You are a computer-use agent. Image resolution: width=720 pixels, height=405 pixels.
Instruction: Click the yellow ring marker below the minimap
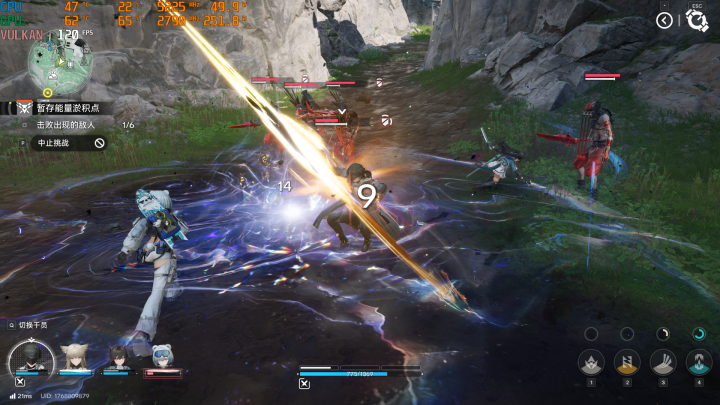click(47, 92)
